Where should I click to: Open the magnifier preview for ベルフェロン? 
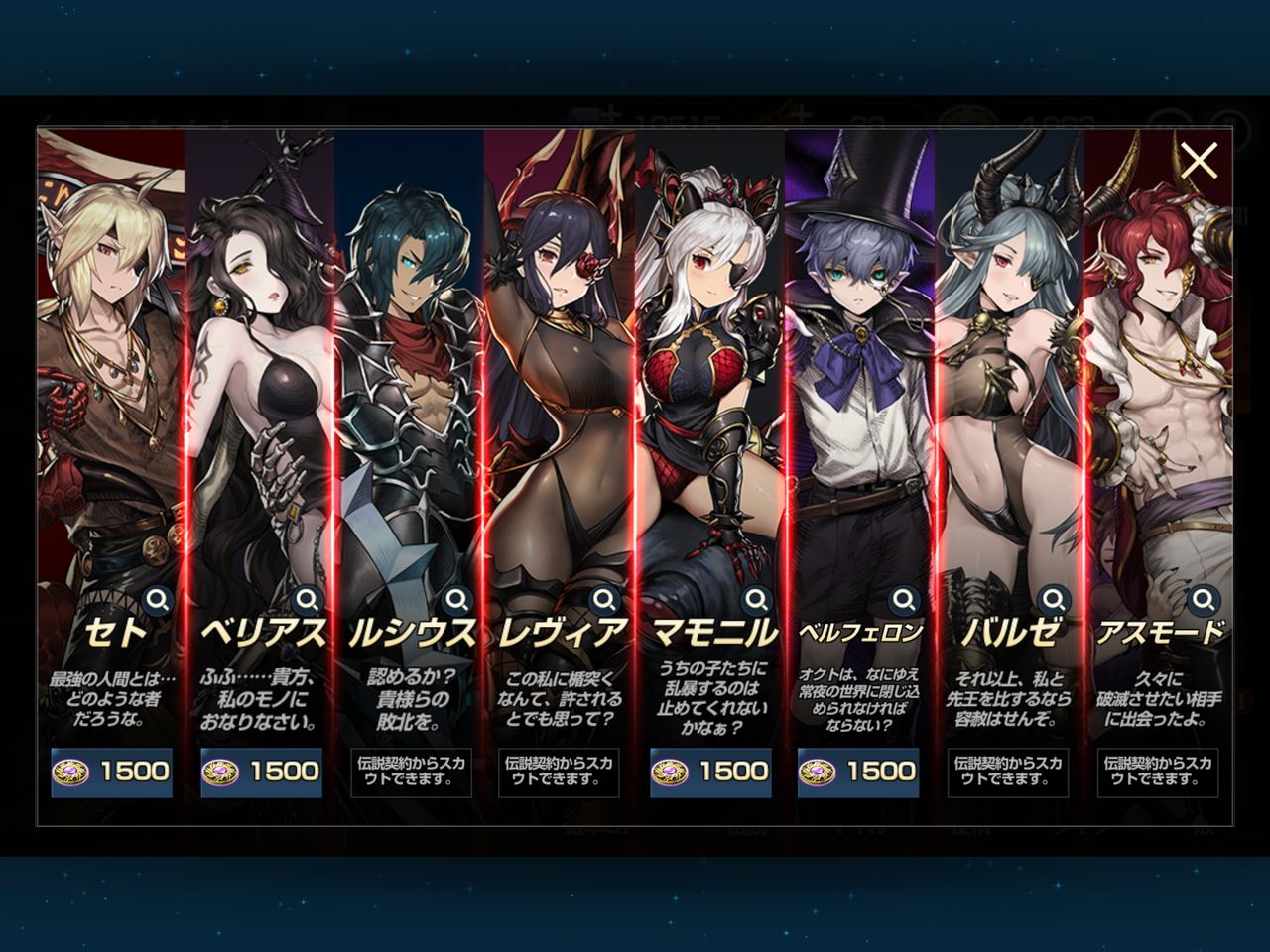coord(905,599)
